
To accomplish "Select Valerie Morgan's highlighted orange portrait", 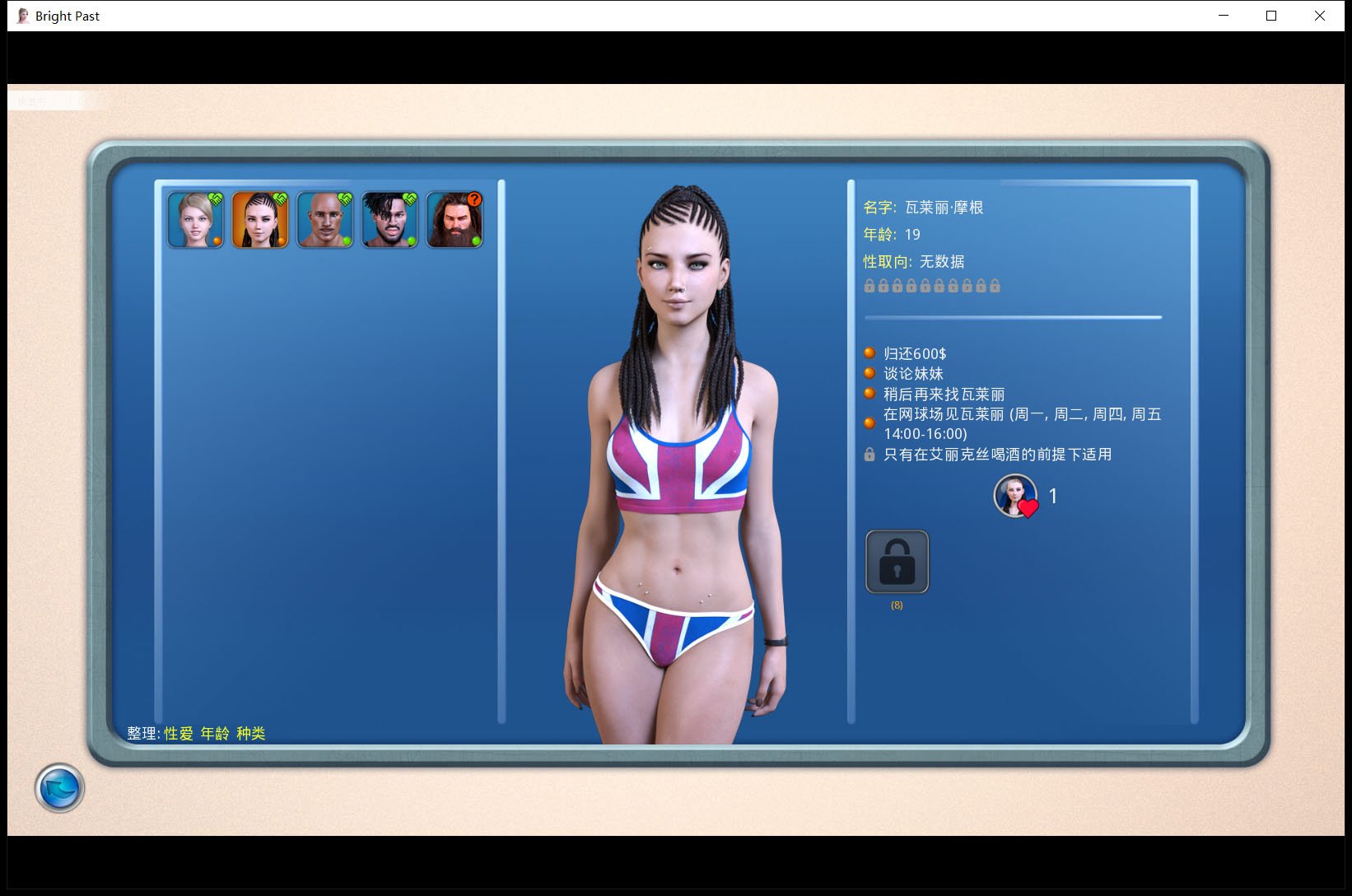I will click(259, 219).
